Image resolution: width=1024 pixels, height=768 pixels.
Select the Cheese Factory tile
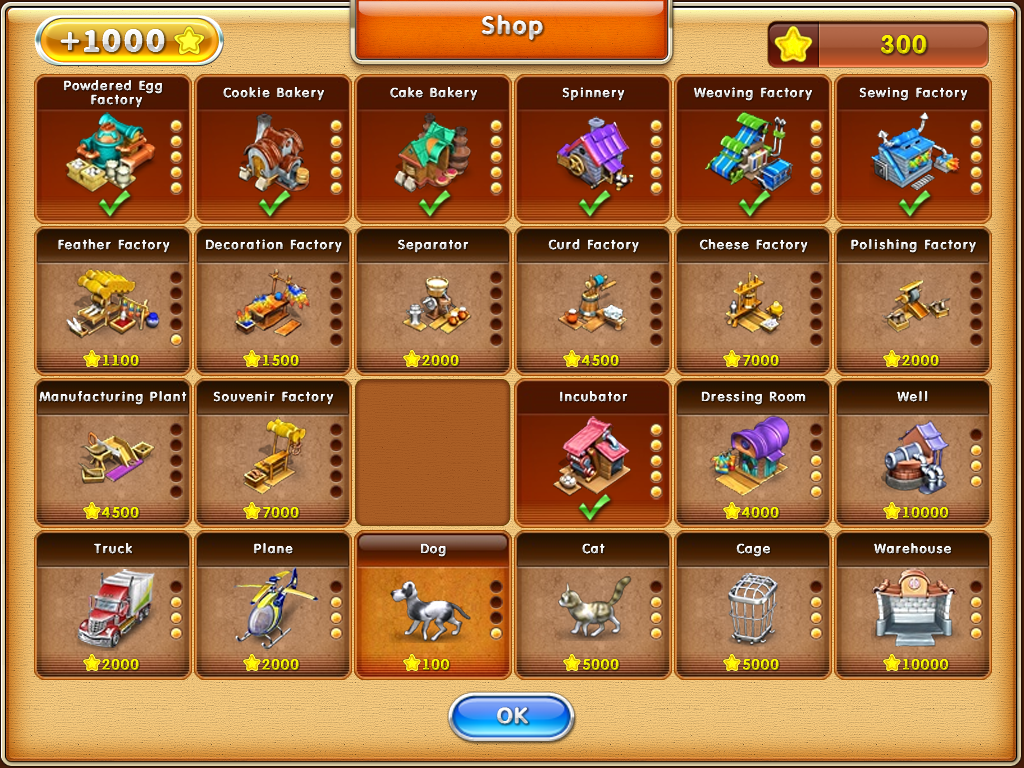click(x=753, y=302)
